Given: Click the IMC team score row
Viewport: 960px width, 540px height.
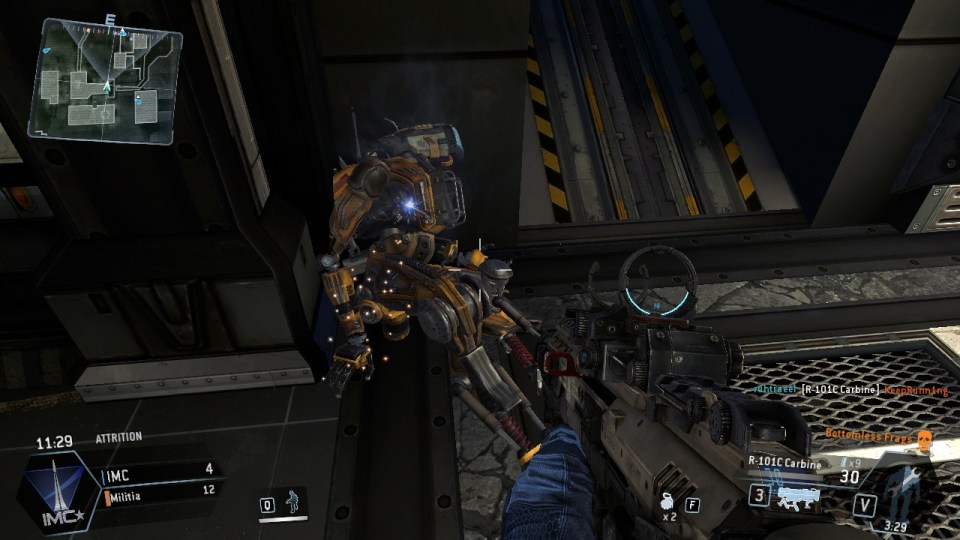Looking at the screenshot, I should click(159, 468).
